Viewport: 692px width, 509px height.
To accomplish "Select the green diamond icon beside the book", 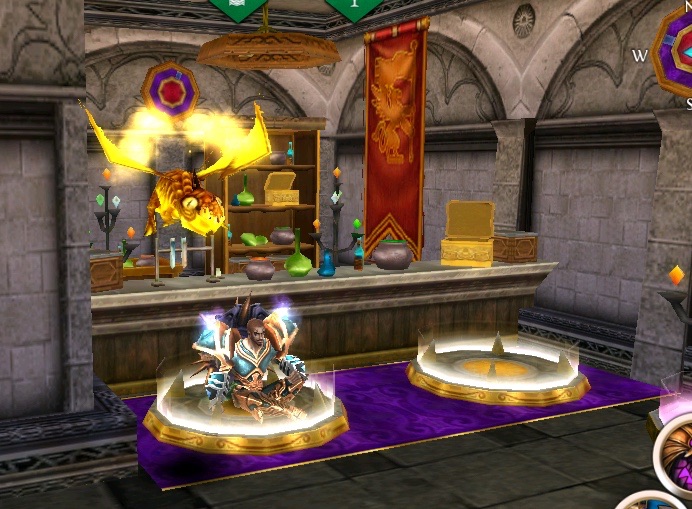I will coord(353,7).
